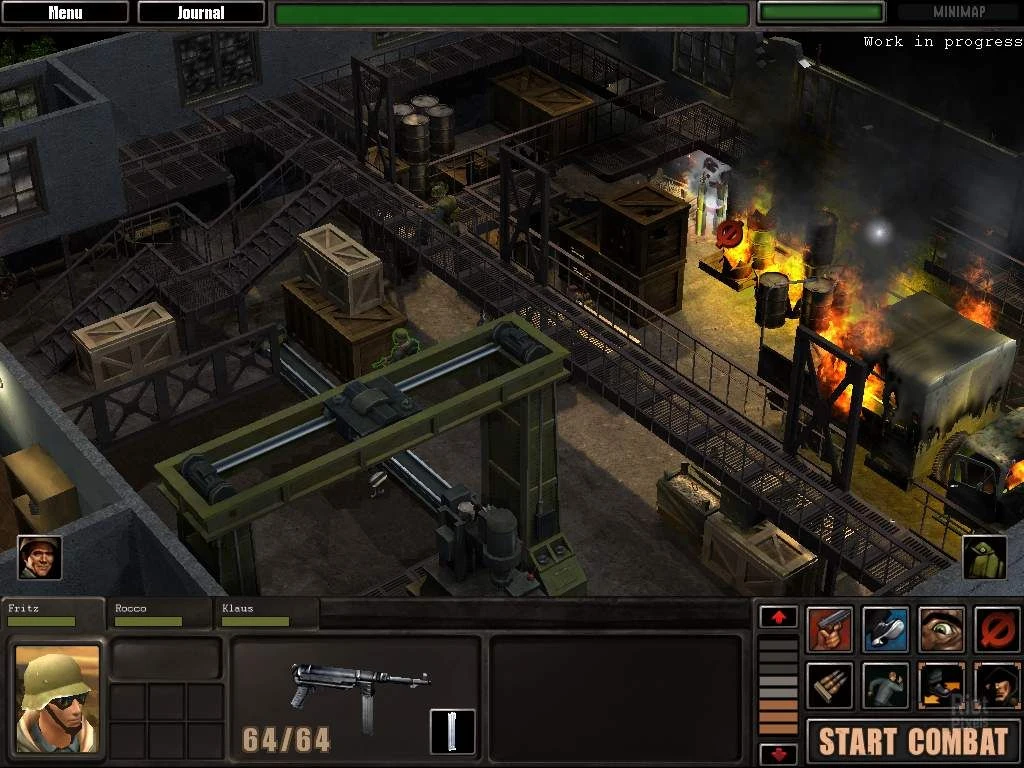Click the ammo magazine slot
1024x768 pixels.
coord(452,731)
